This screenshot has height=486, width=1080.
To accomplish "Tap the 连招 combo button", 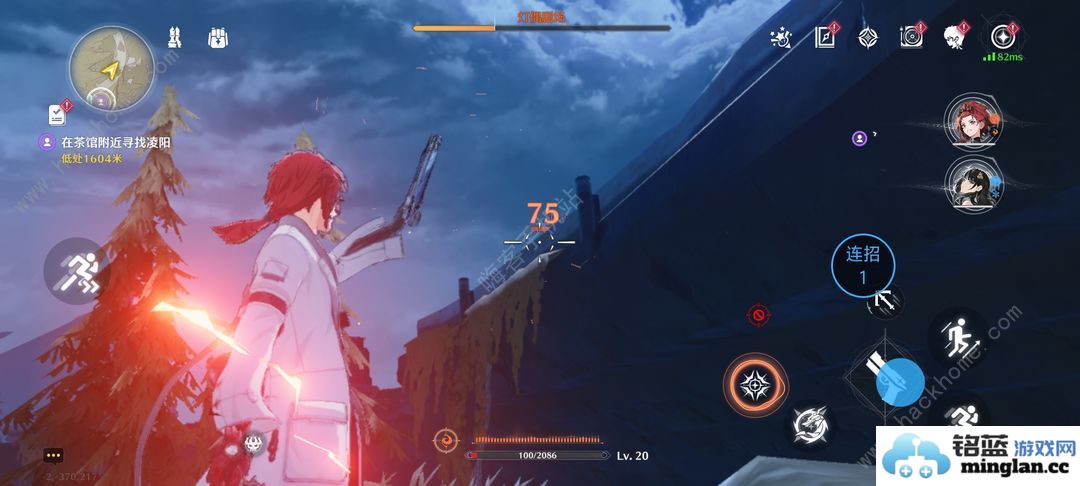I will click(x=863, y=265).
